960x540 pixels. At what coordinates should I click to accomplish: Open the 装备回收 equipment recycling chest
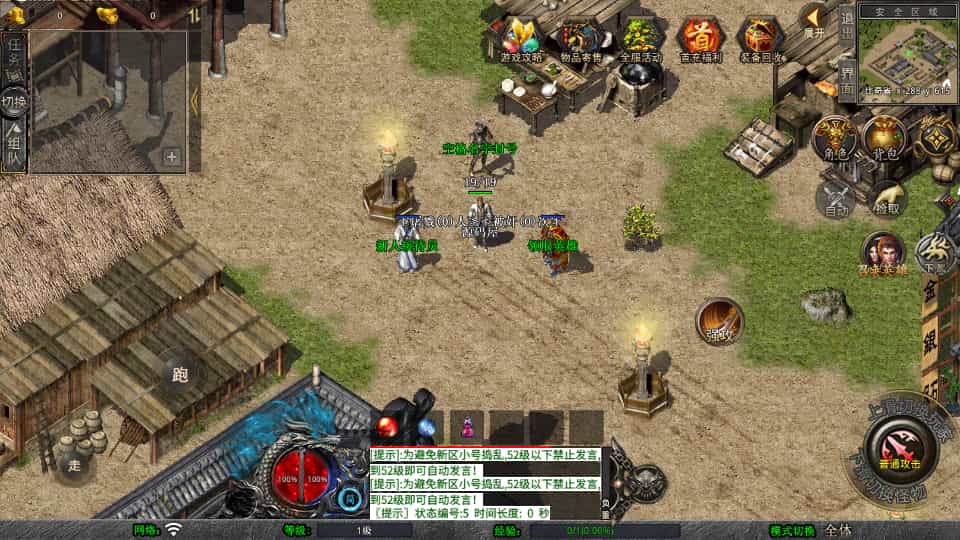tap(760, 39)
